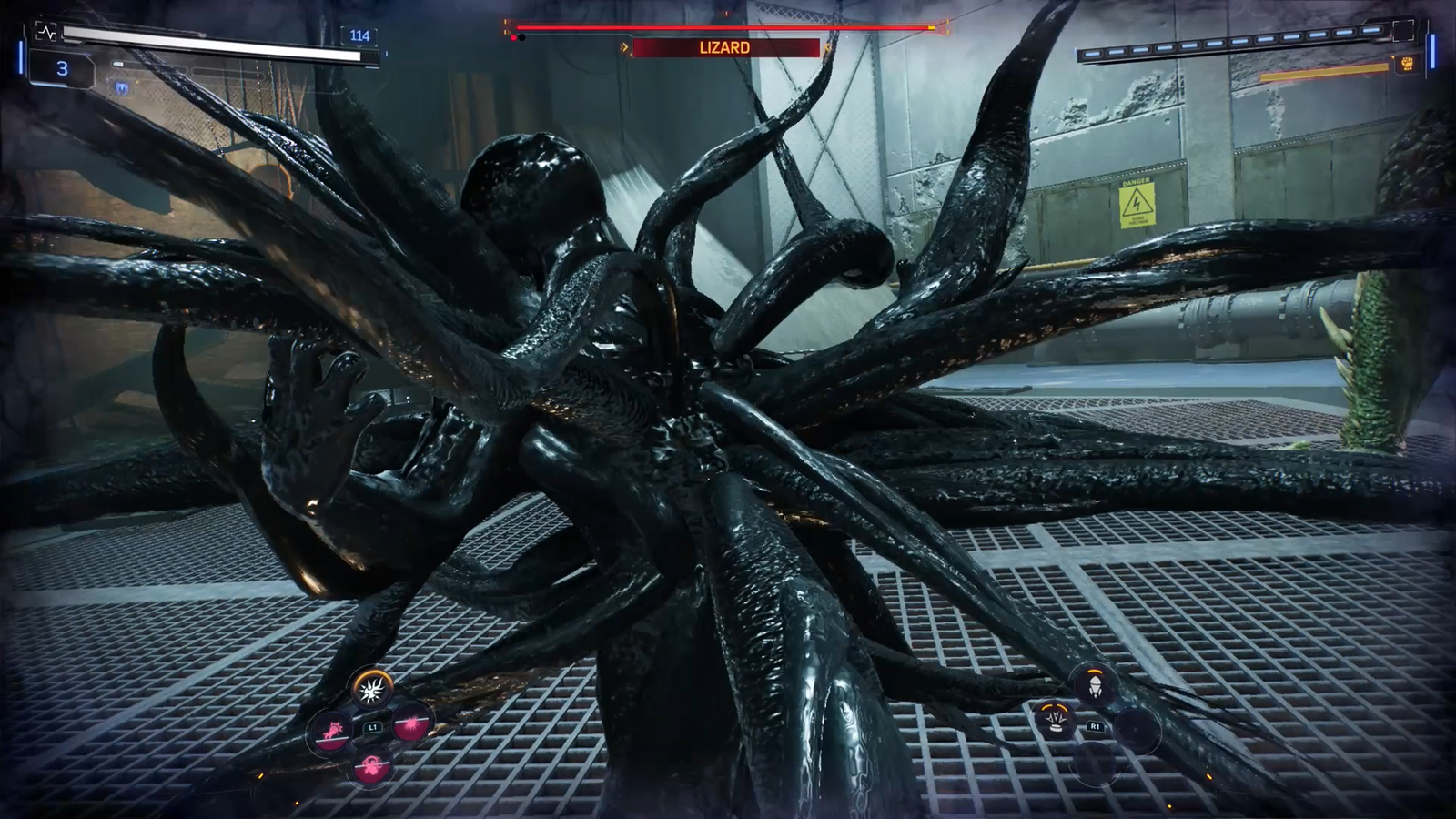Select the LIZARD boss name banner
Screen dimensions: 1456x819
723,47
